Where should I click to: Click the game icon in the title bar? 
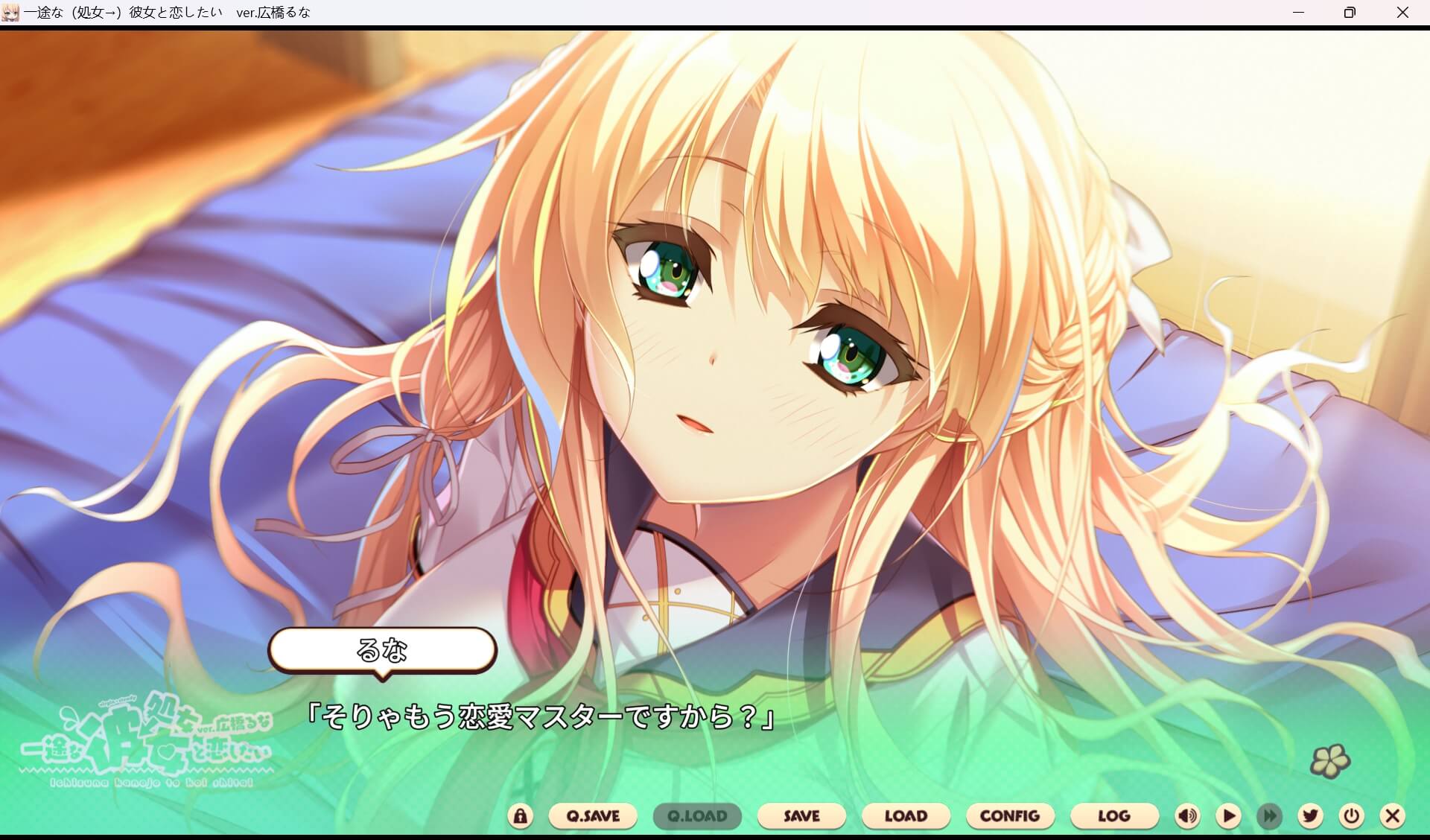click(12, 12)
